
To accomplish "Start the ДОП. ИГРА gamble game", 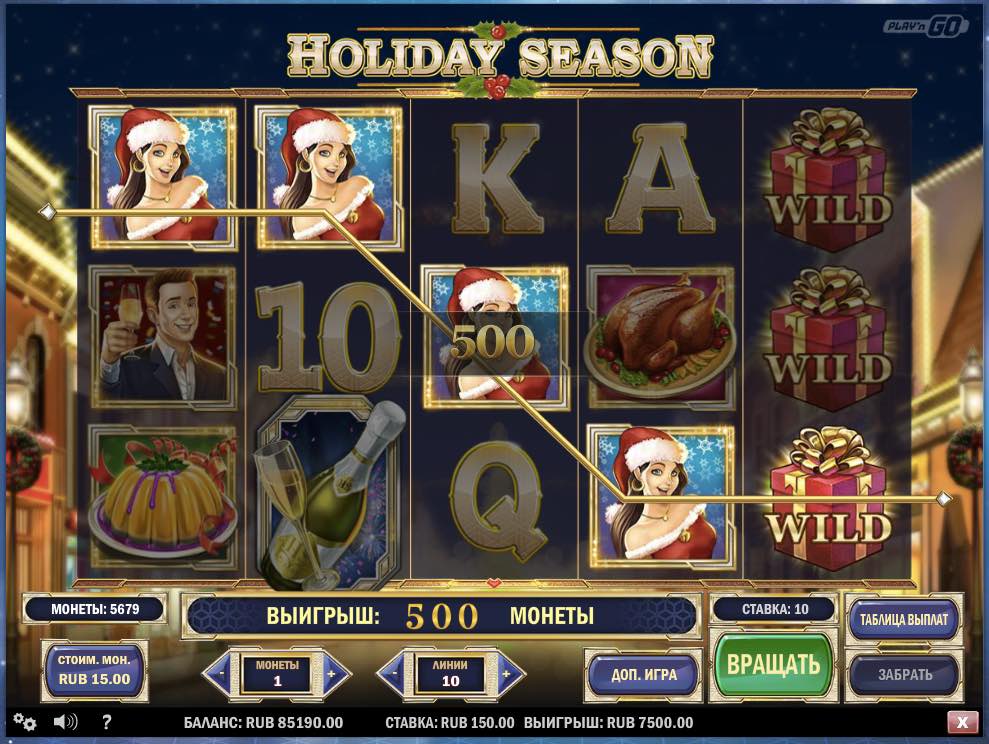I will click(x=644, y=674).
